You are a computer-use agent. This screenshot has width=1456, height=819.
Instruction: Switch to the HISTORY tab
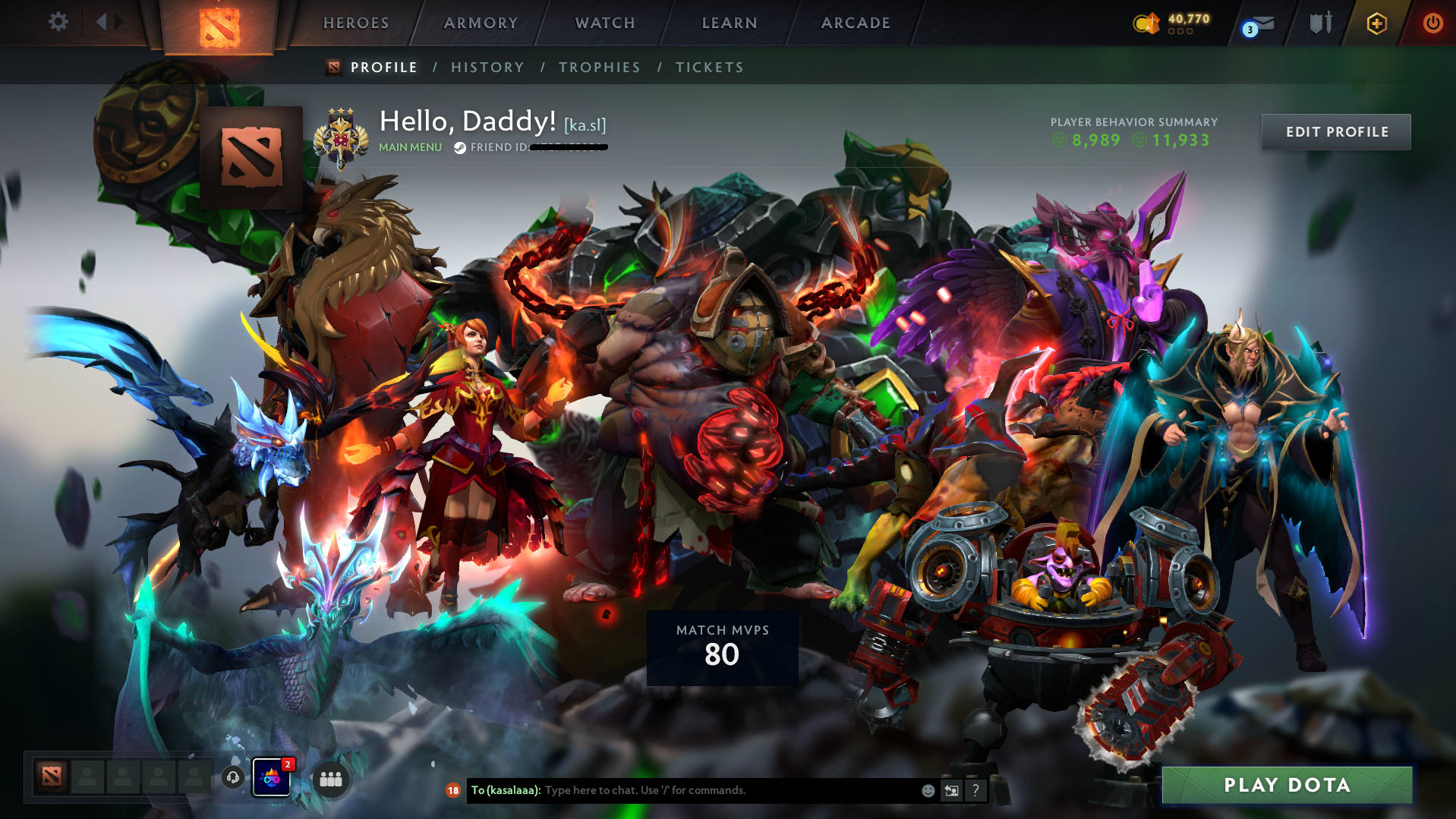(487, 68)
